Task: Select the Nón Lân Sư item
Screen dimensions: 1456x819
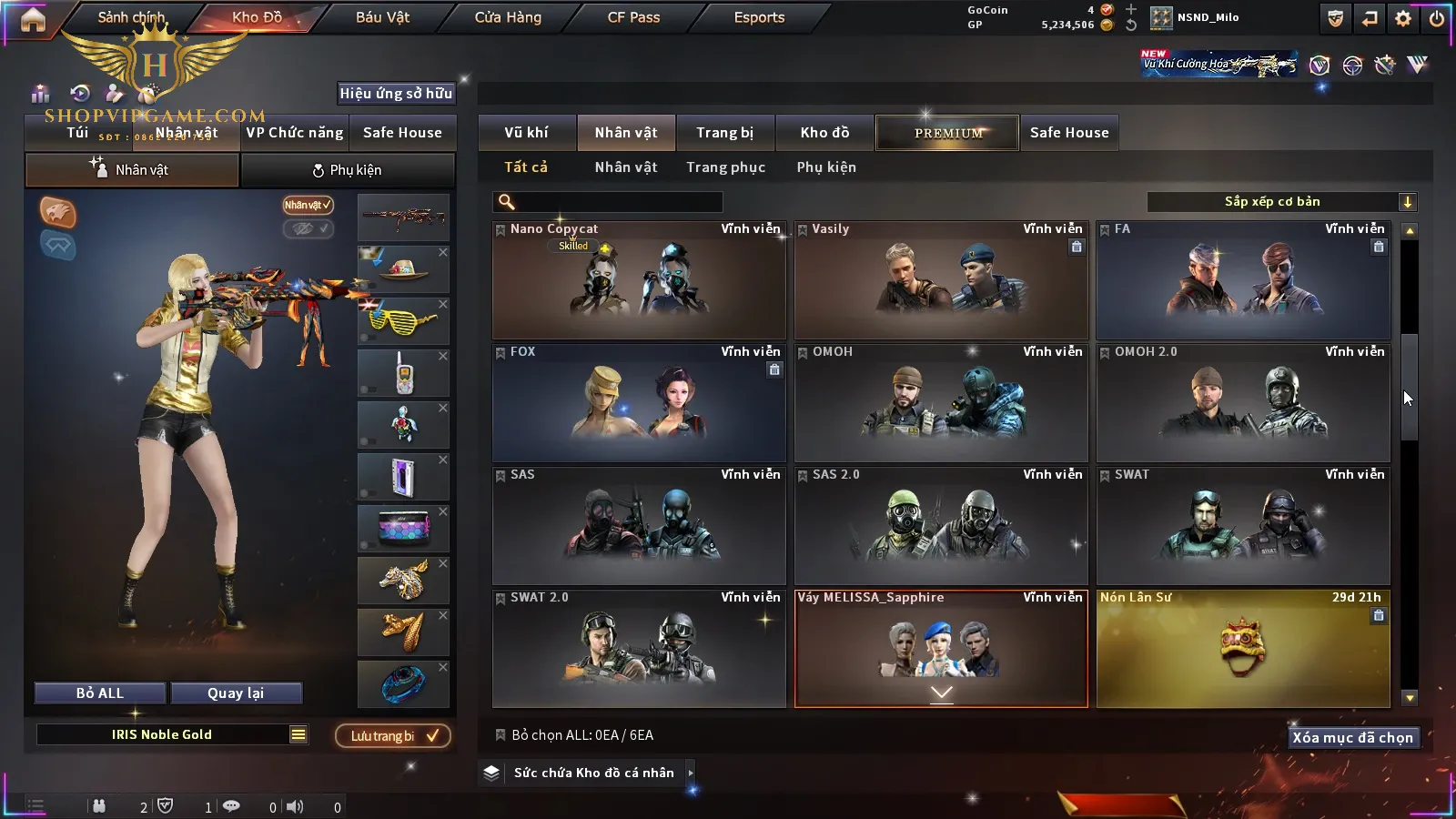Action: coord(1242,649)
